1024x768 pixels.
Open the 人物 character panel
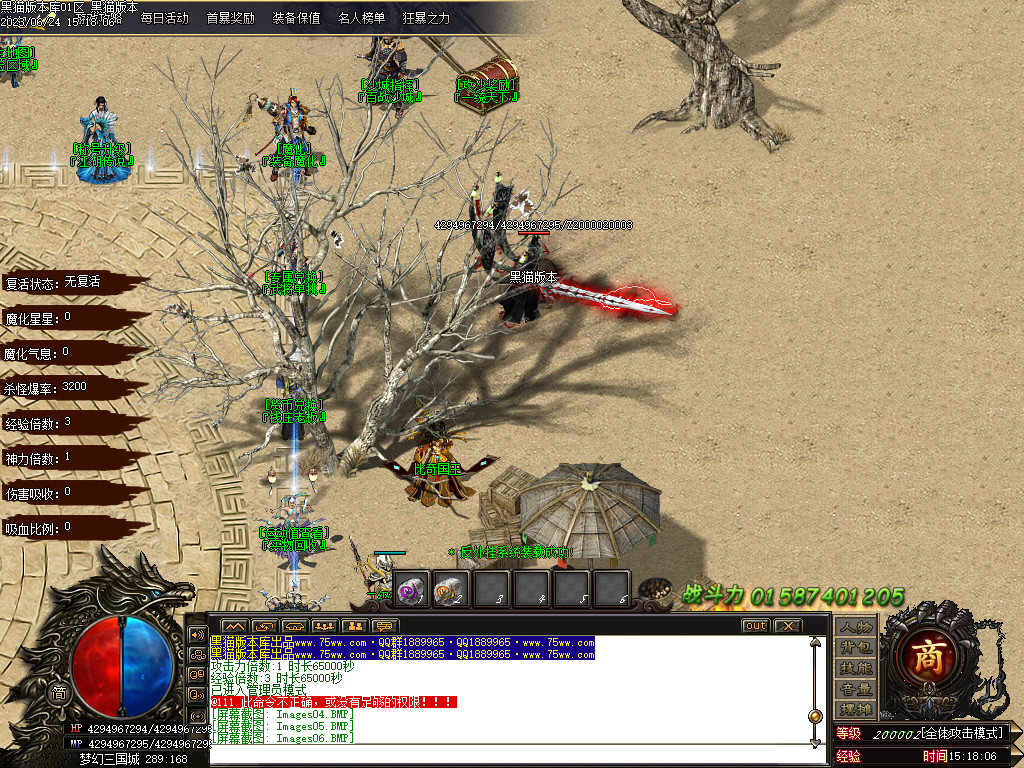856,627
